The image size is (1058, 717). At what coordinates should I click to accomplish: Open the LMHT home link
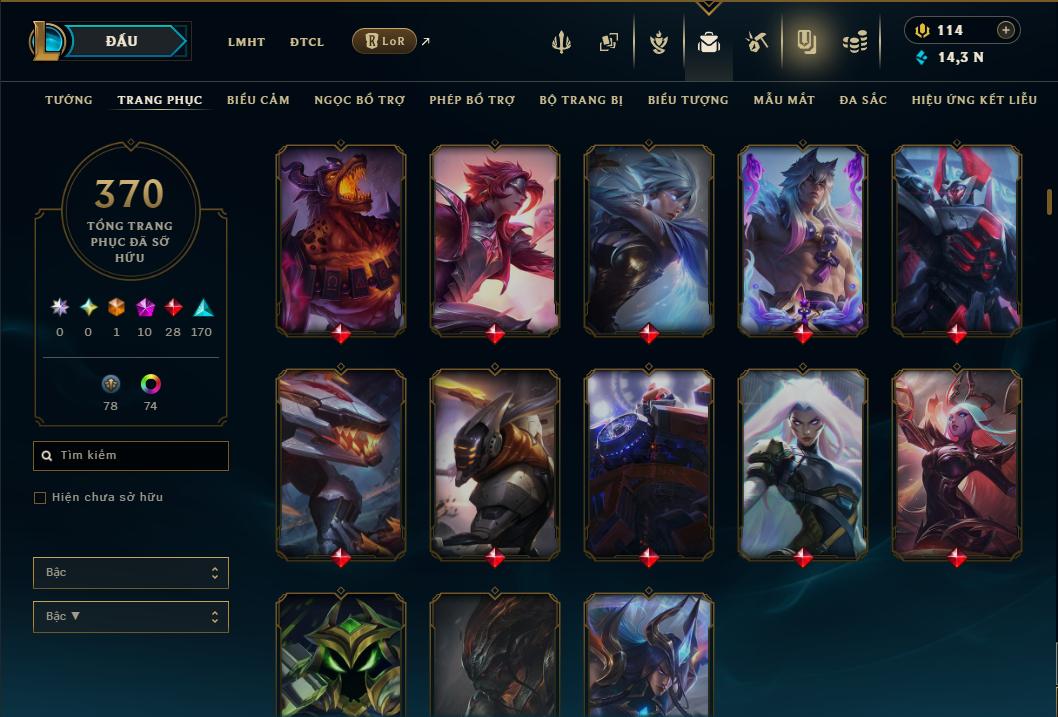click(x=246, y=42)
